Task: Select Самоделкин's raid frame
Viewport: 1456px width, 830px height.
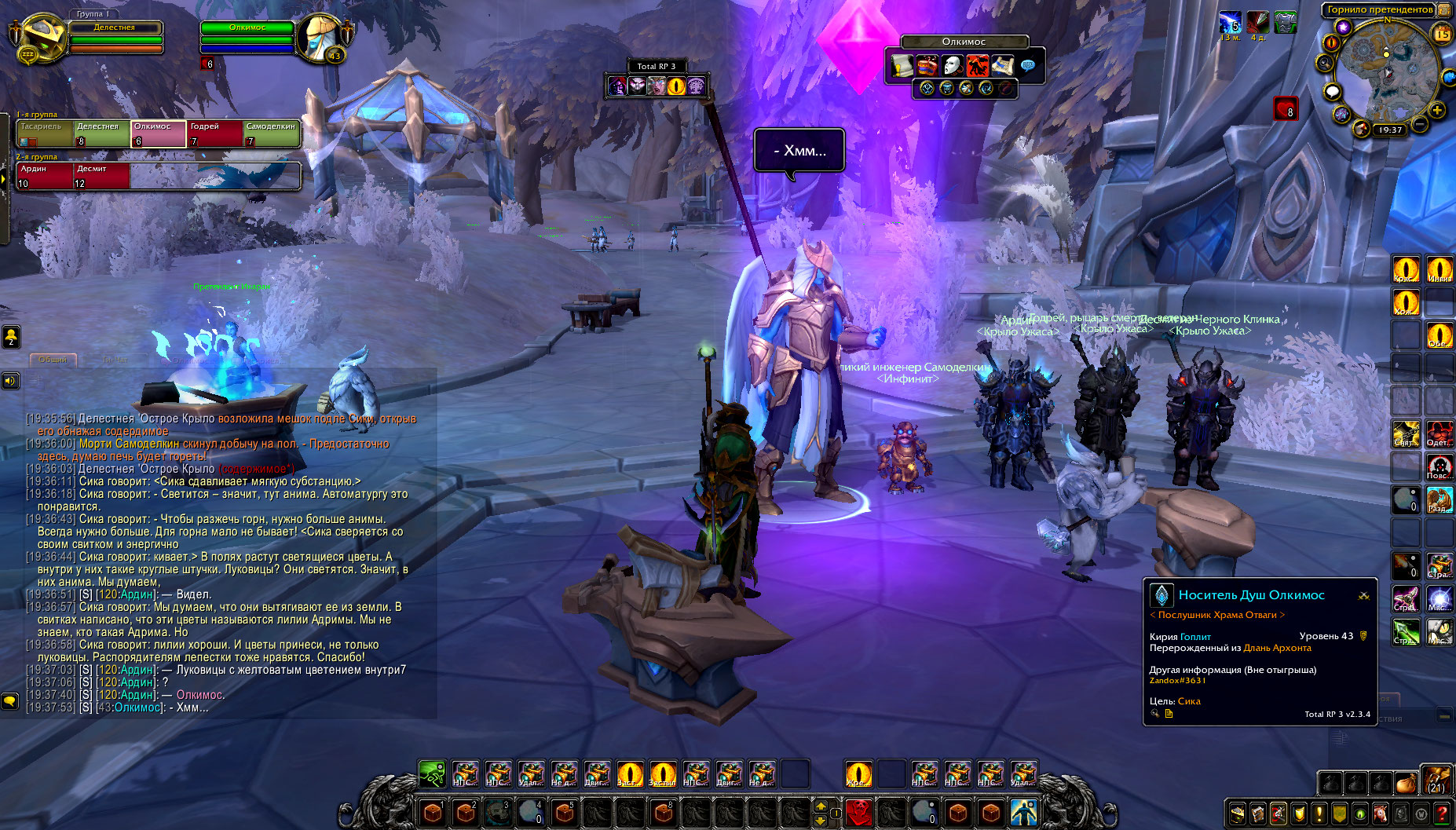Action: click(271, 133)
